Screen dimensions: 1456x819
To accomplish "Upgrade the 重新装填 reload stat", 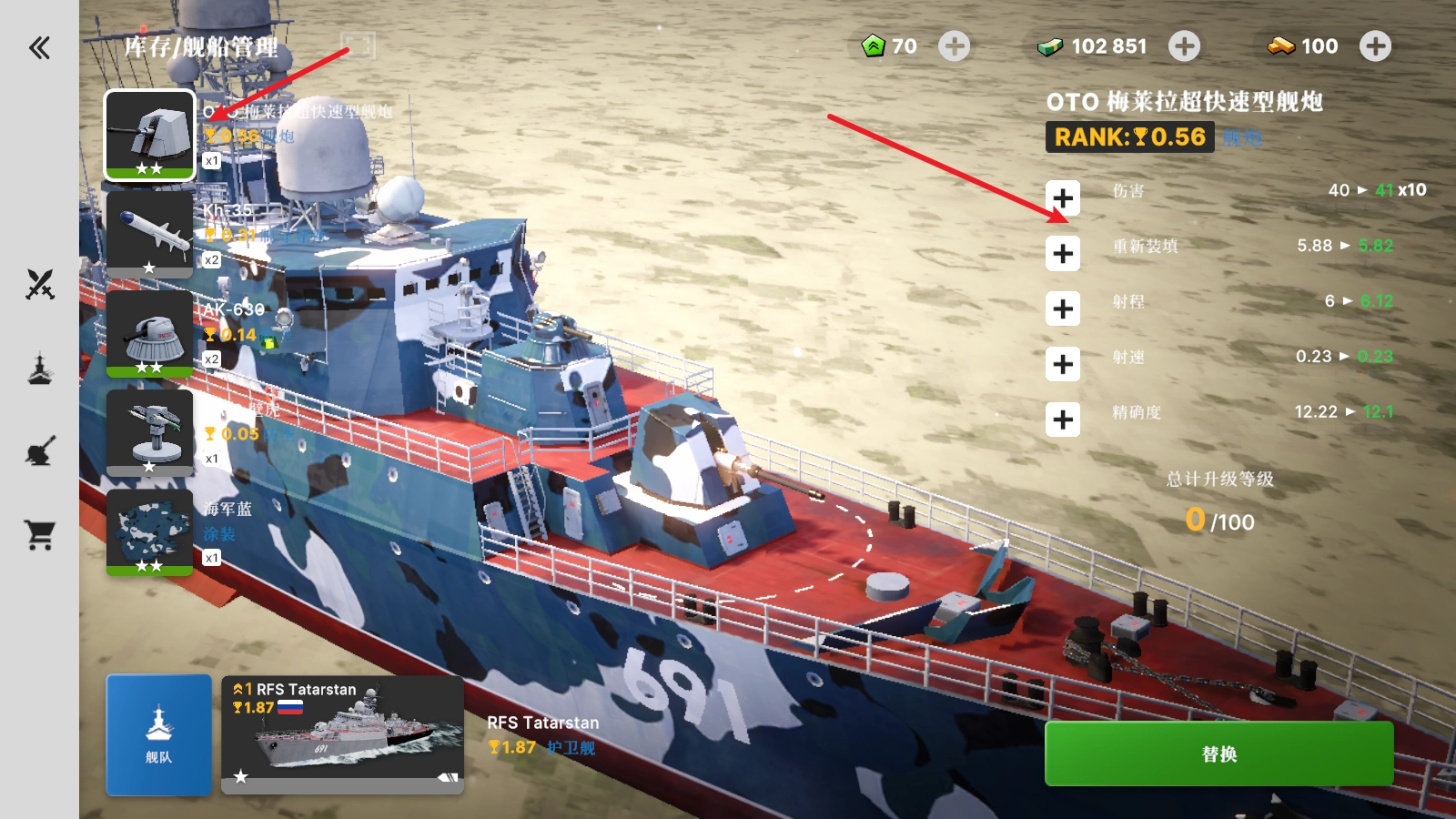I will [x=1062, y=254].
